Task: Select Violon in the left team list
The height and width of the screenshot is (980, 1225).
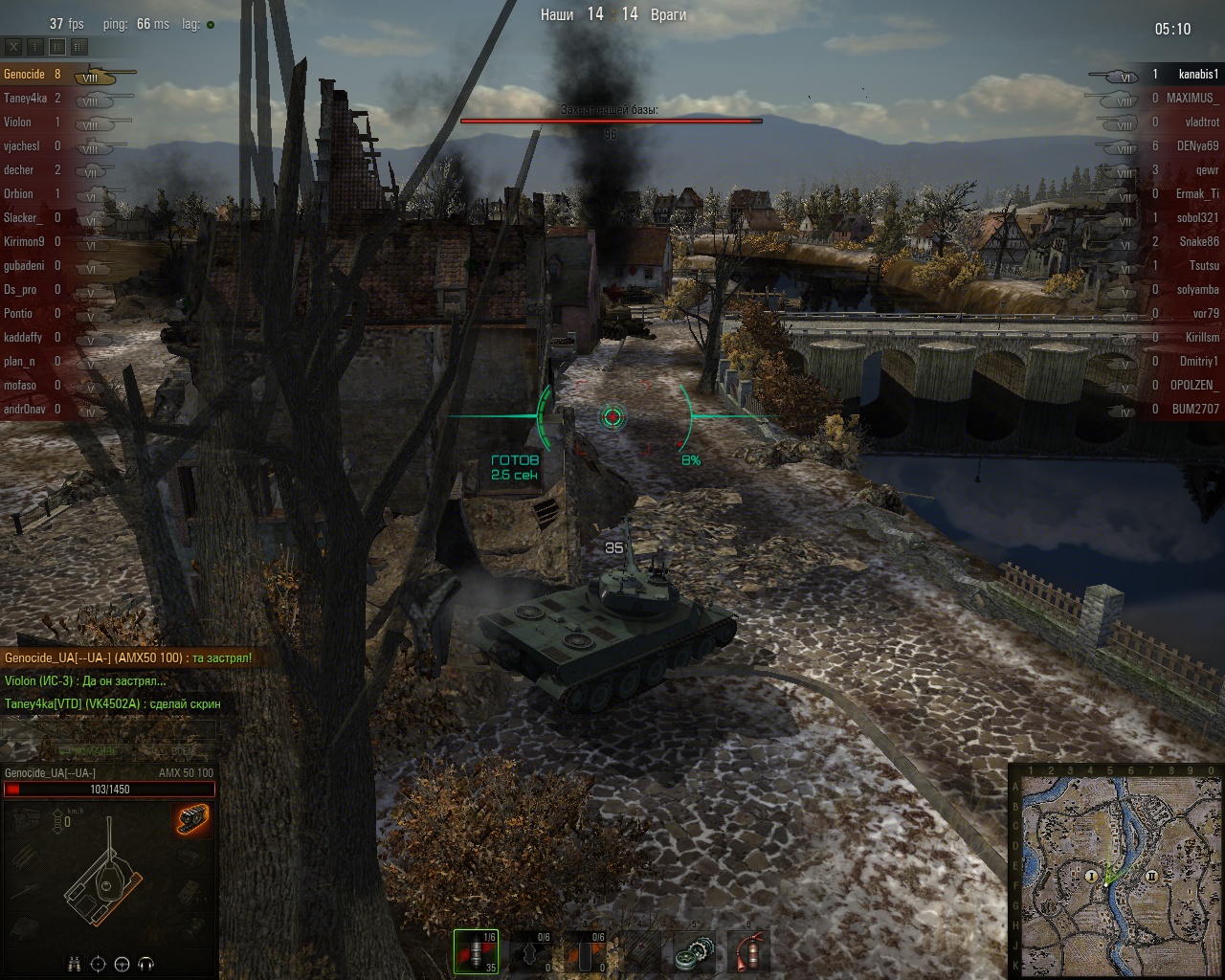Action: pos(17,122)
